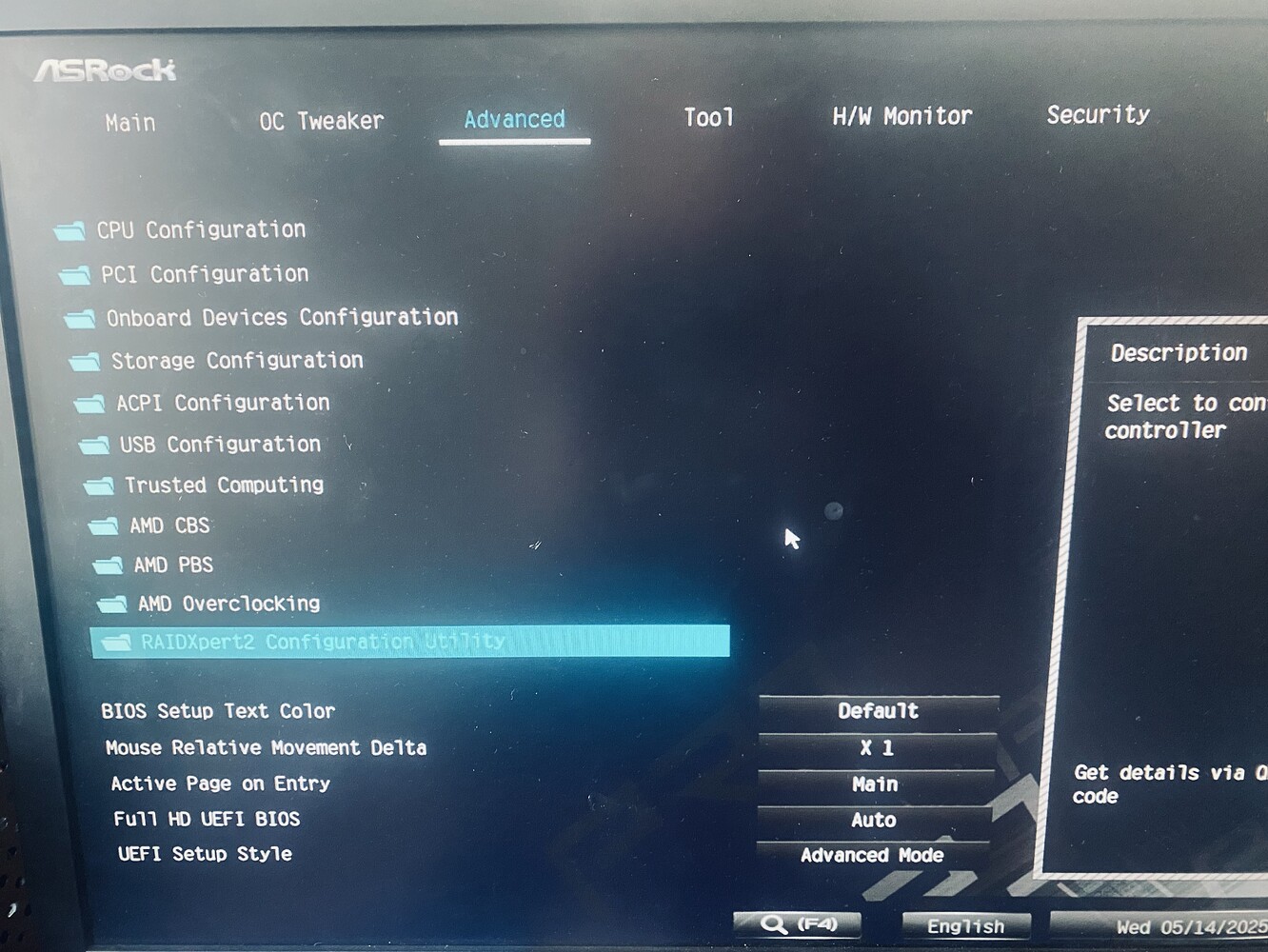Open the CPU Configuration folder
Screen dimensions: 1268x952
(x=200, y=229)
